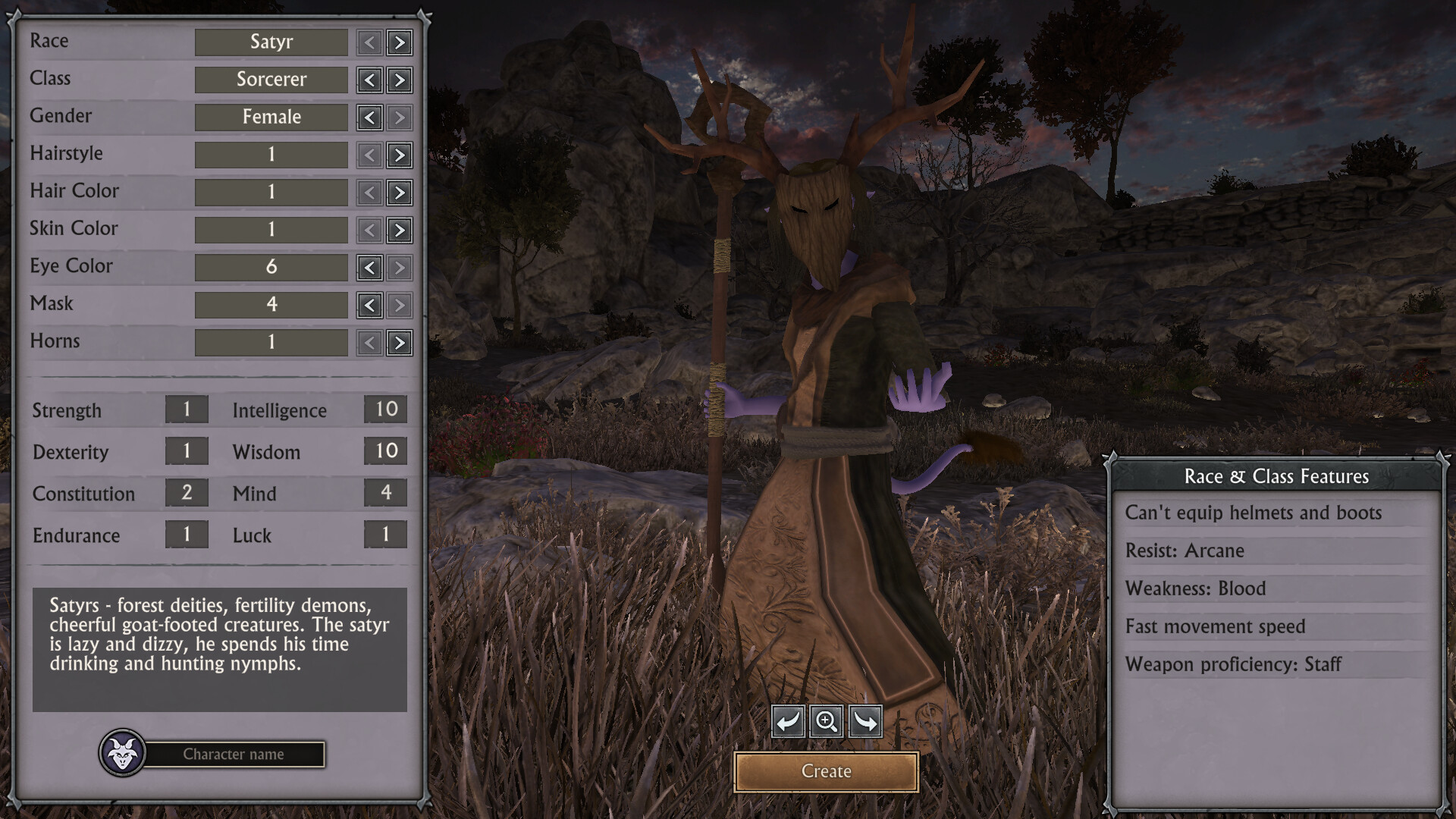Image resolution: width=1456 pixels, height=819 pixels.
Task: Create the character
Action: click(826, 771)
